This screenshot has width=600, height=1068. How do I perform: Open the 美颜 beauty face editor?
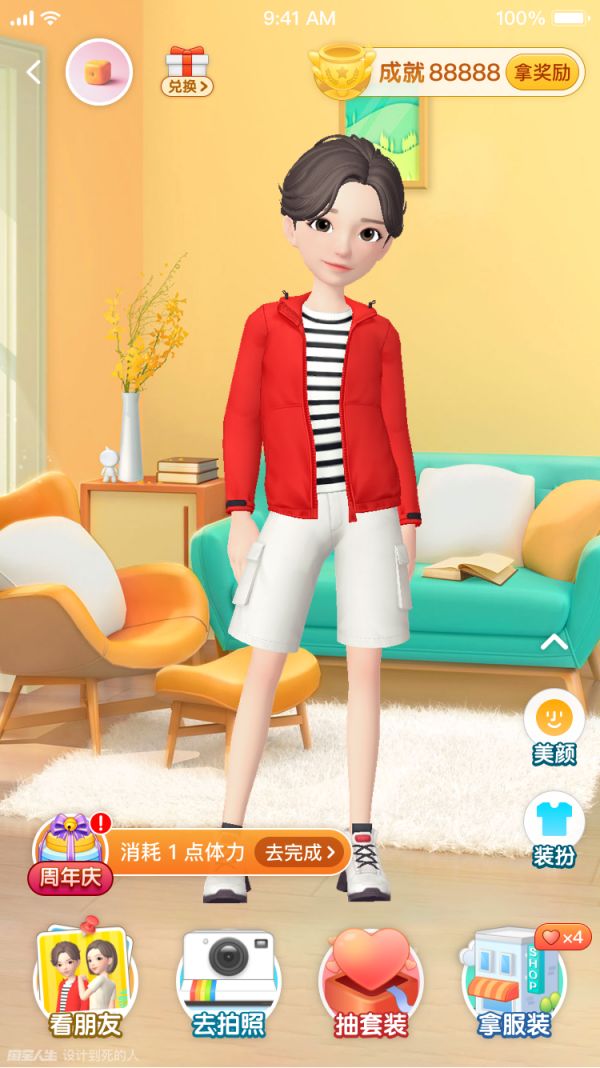click(x=553, y=728)
